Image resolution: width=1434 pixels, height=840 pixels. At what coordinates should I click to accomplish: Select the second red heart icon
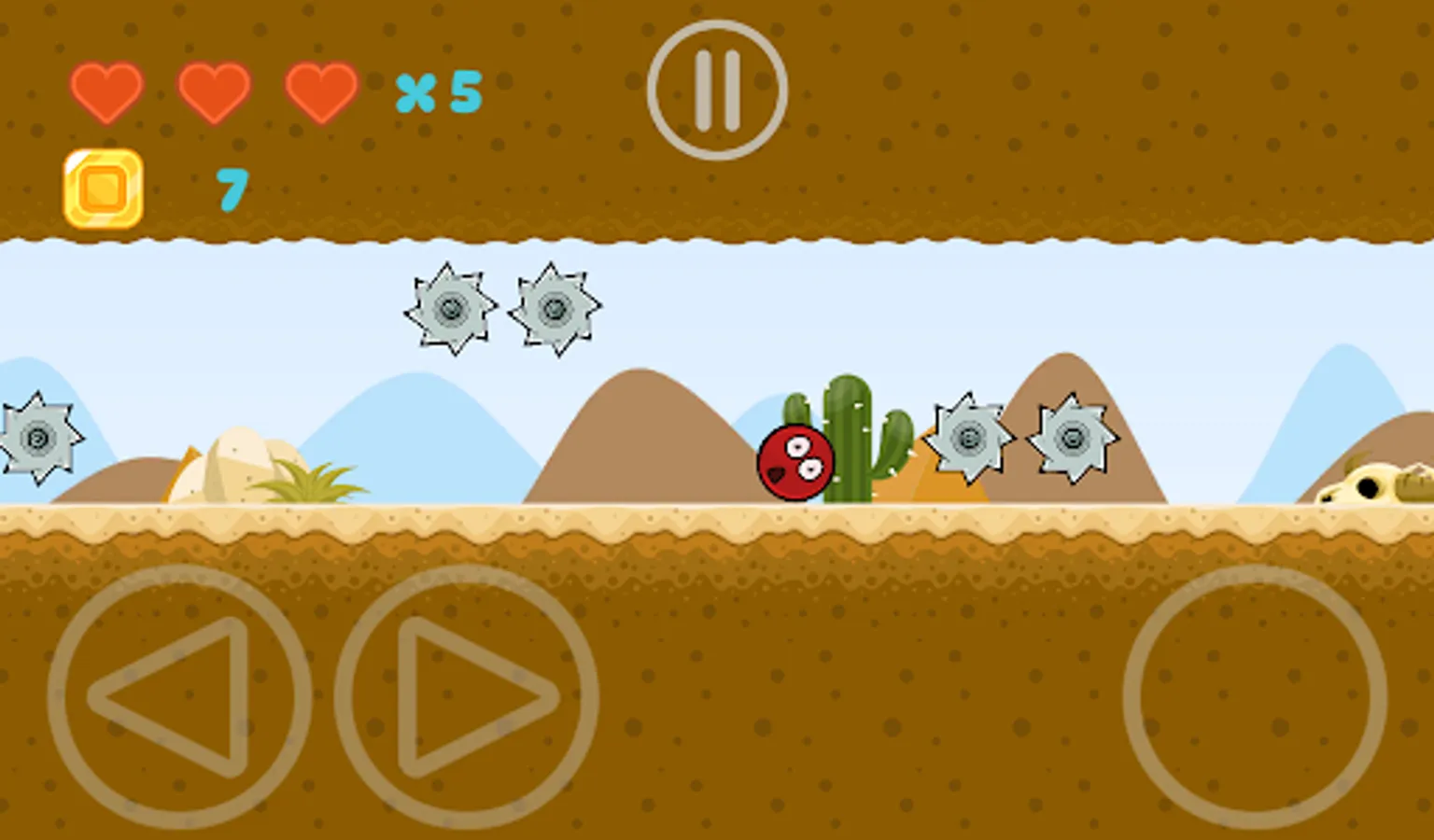click(x=215, y=91)
